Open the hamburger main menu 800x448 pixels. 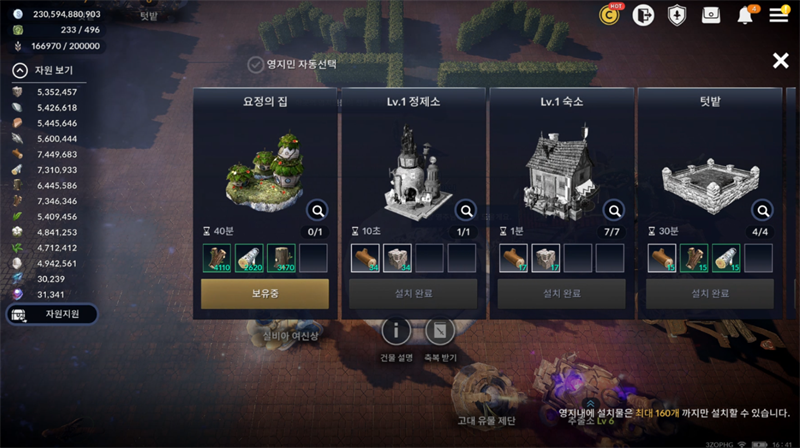click(778, 15)
